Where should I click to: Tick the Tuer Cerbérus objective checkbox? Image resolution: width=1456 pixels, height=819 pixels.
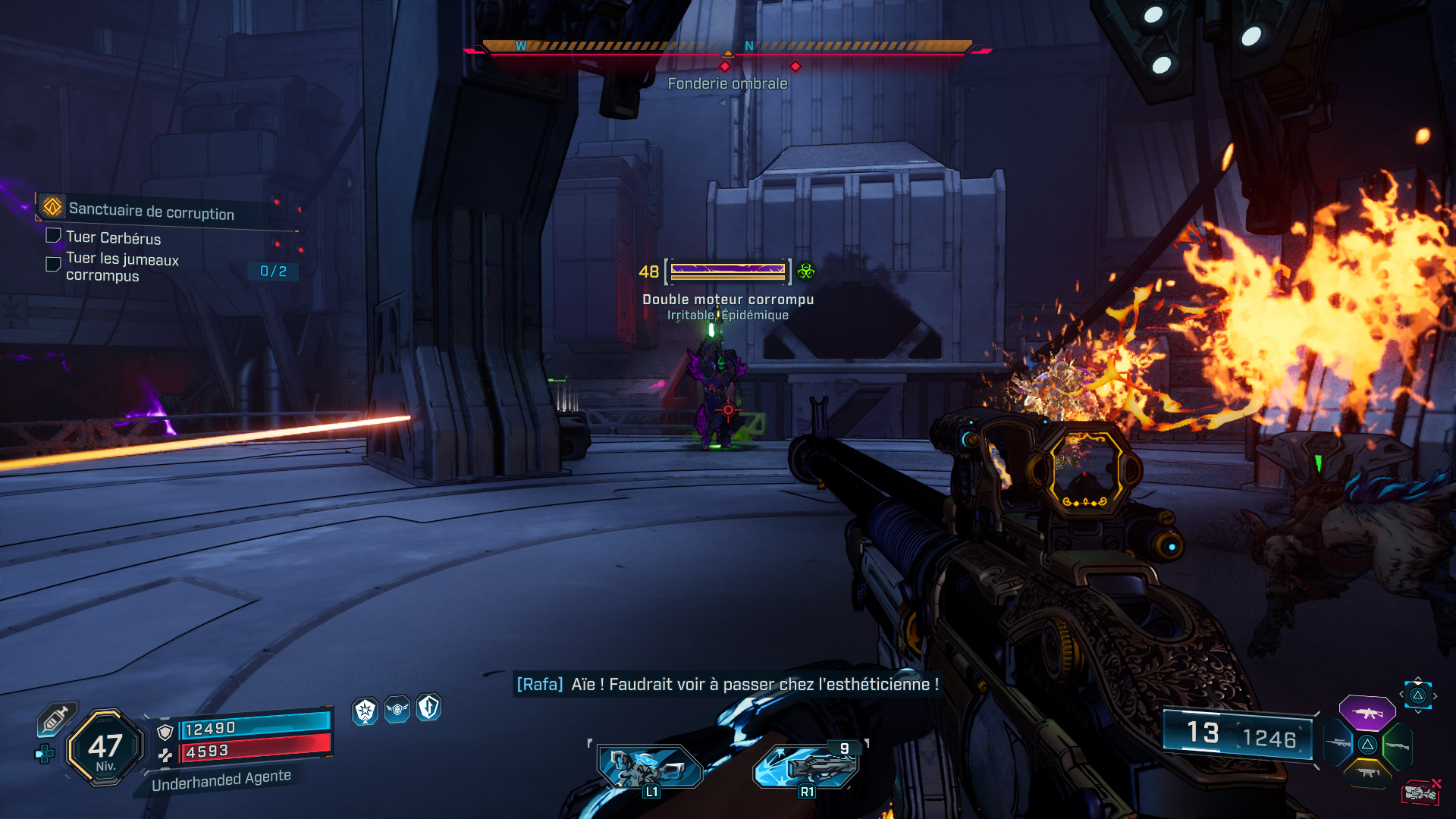53,236
